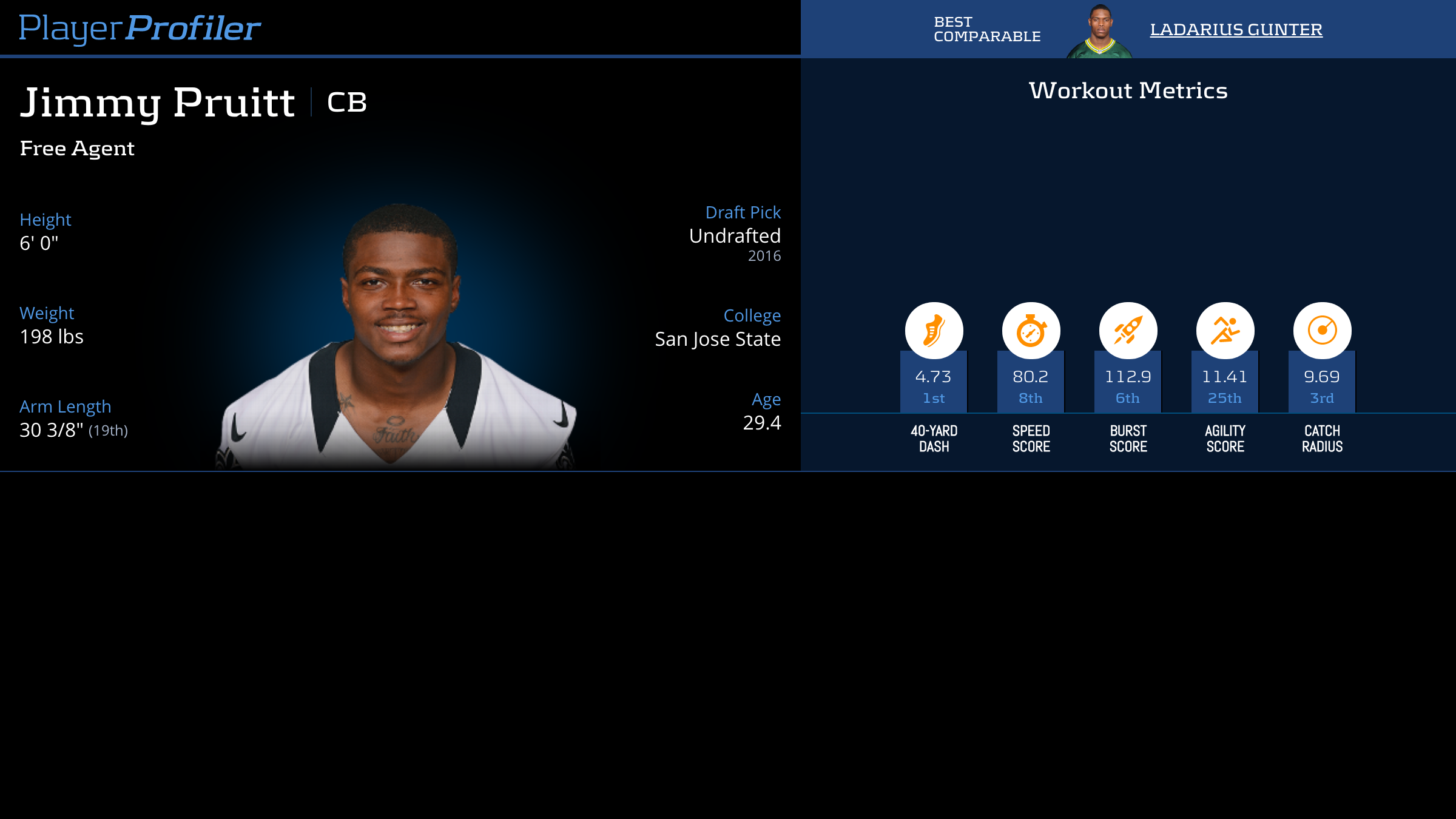Select Ladarius Gunter's headshot thumbnail
1456x819 pixels.
(x=1099, y=32)
